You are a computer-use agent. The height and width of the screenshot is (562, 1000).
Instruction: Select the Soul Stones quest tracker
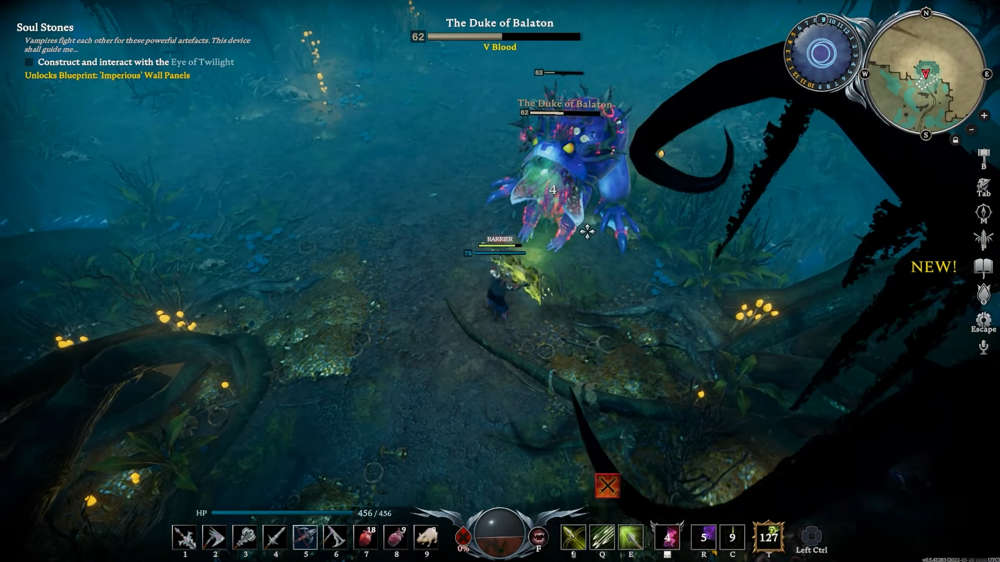pos(45,27)
